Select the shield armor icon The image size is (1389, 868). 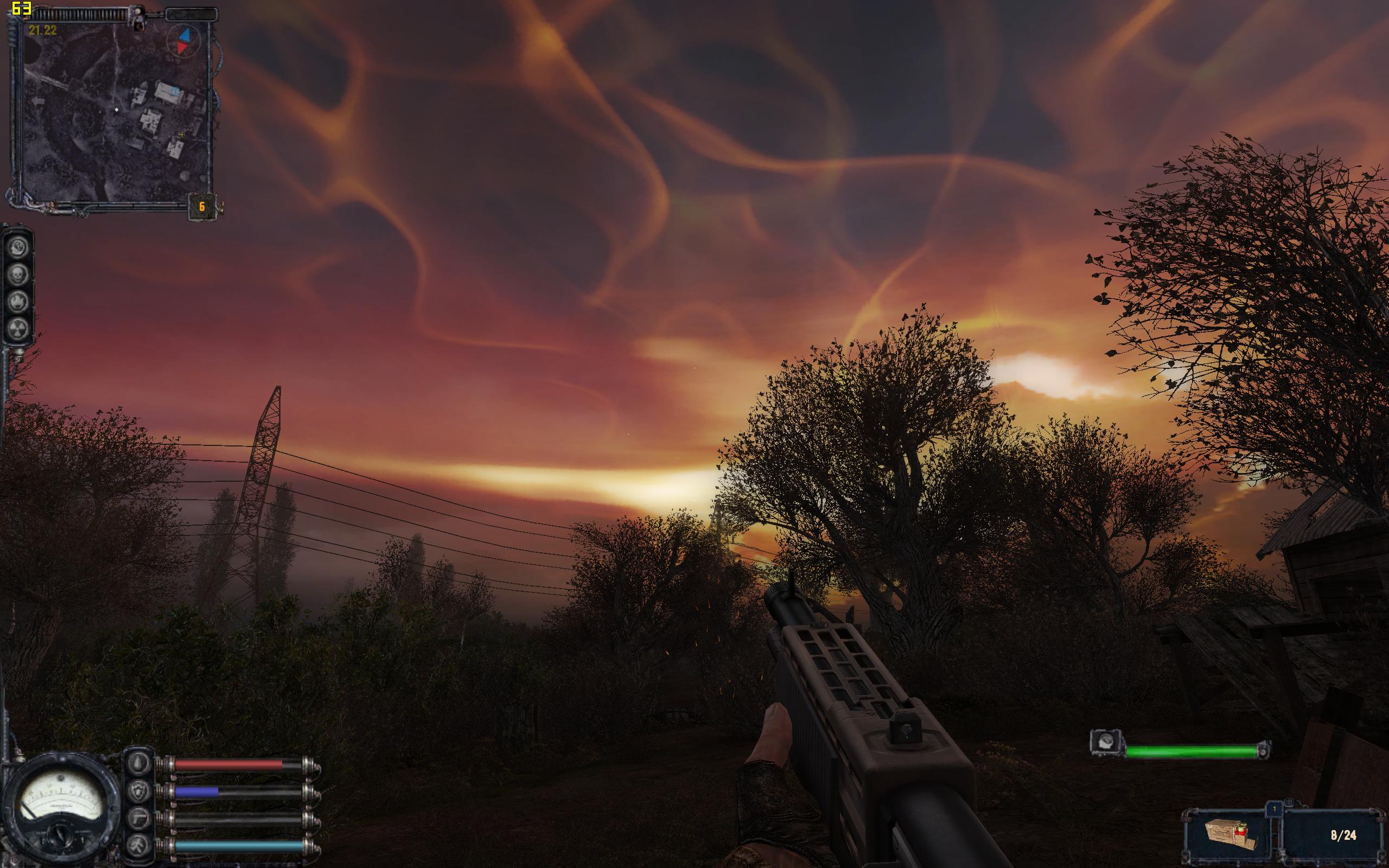139,792
